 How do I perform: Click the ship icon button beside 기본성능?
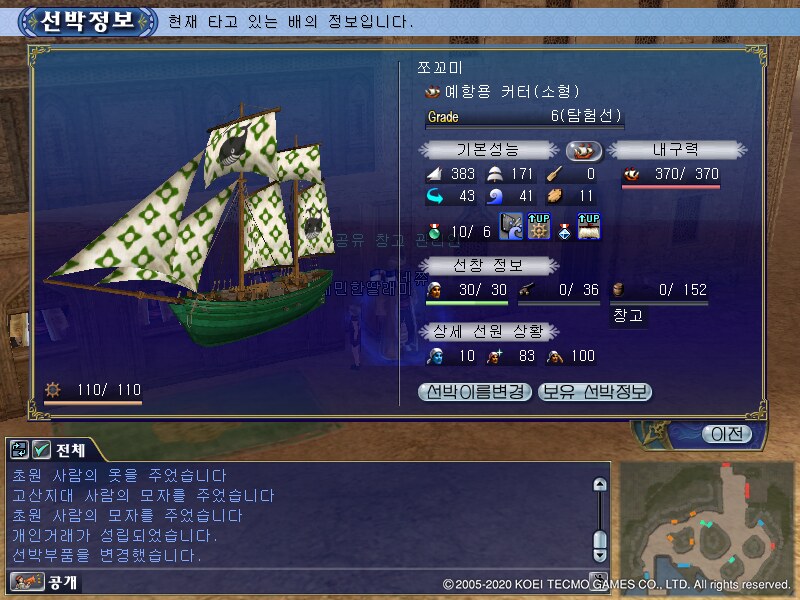(584, 151)
